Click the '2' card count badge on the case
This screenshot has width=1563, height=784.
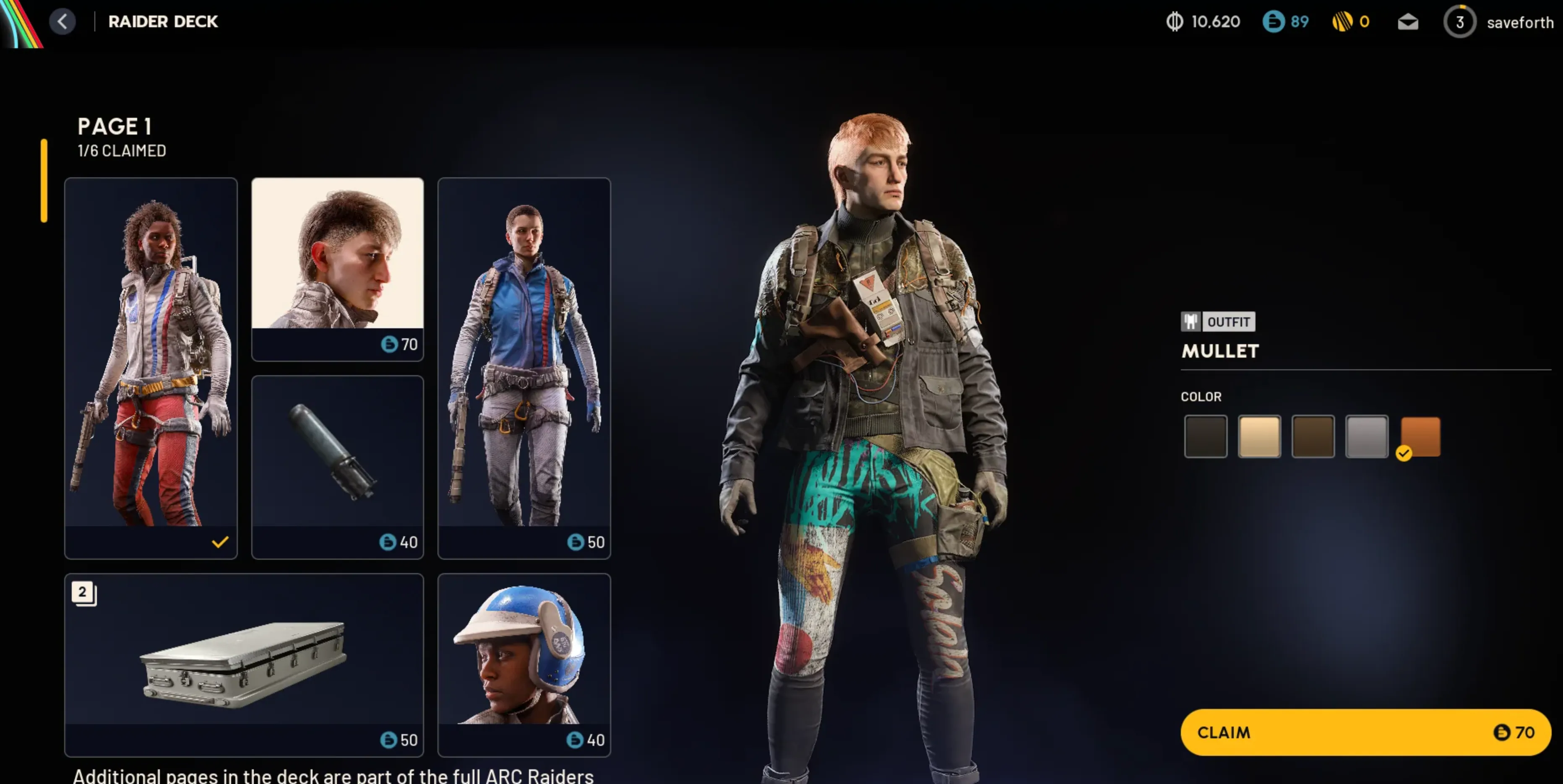pyautogui.click(x=83, y=593)
